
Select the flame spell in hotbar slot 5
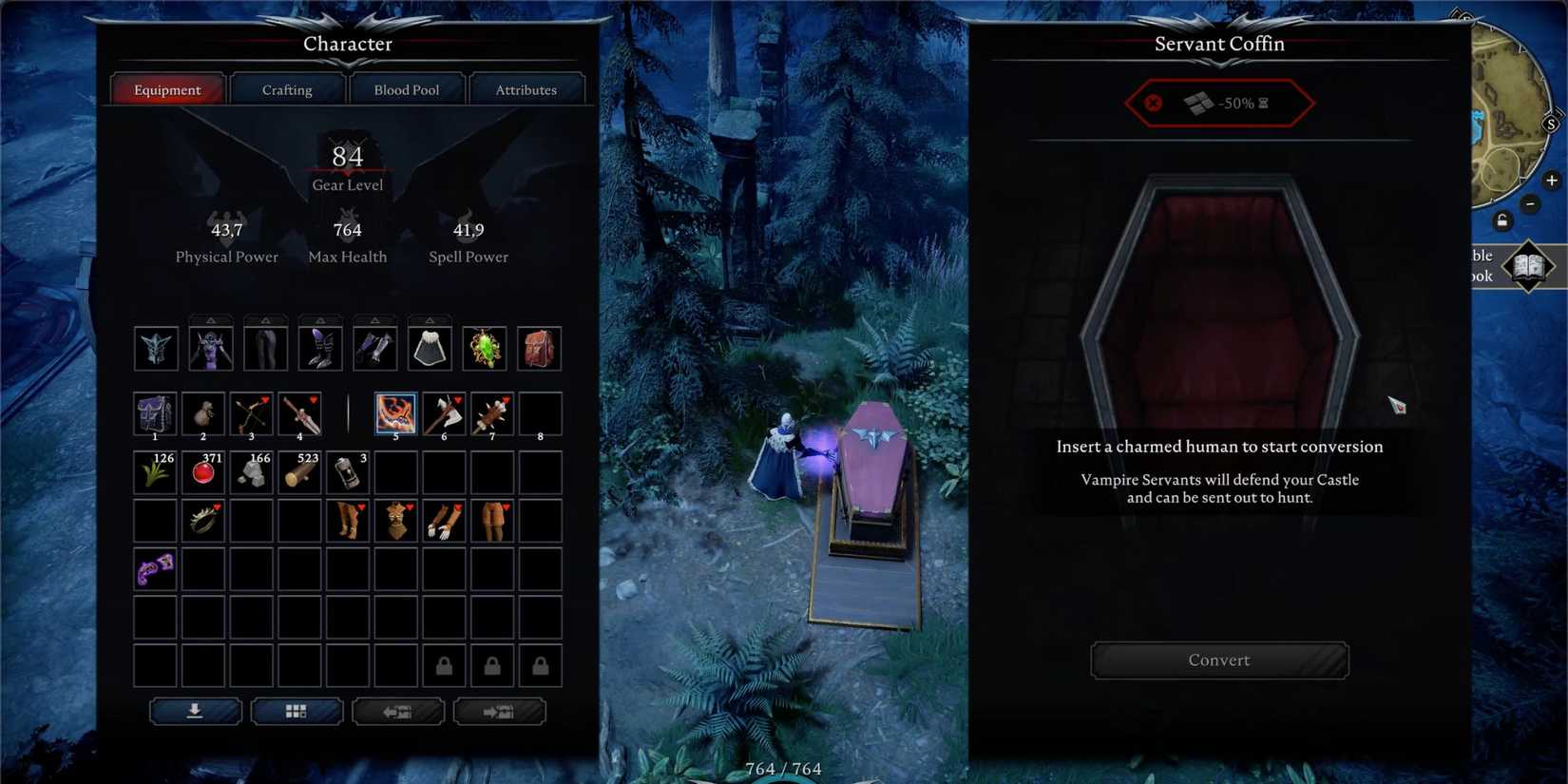coord(395,413)
